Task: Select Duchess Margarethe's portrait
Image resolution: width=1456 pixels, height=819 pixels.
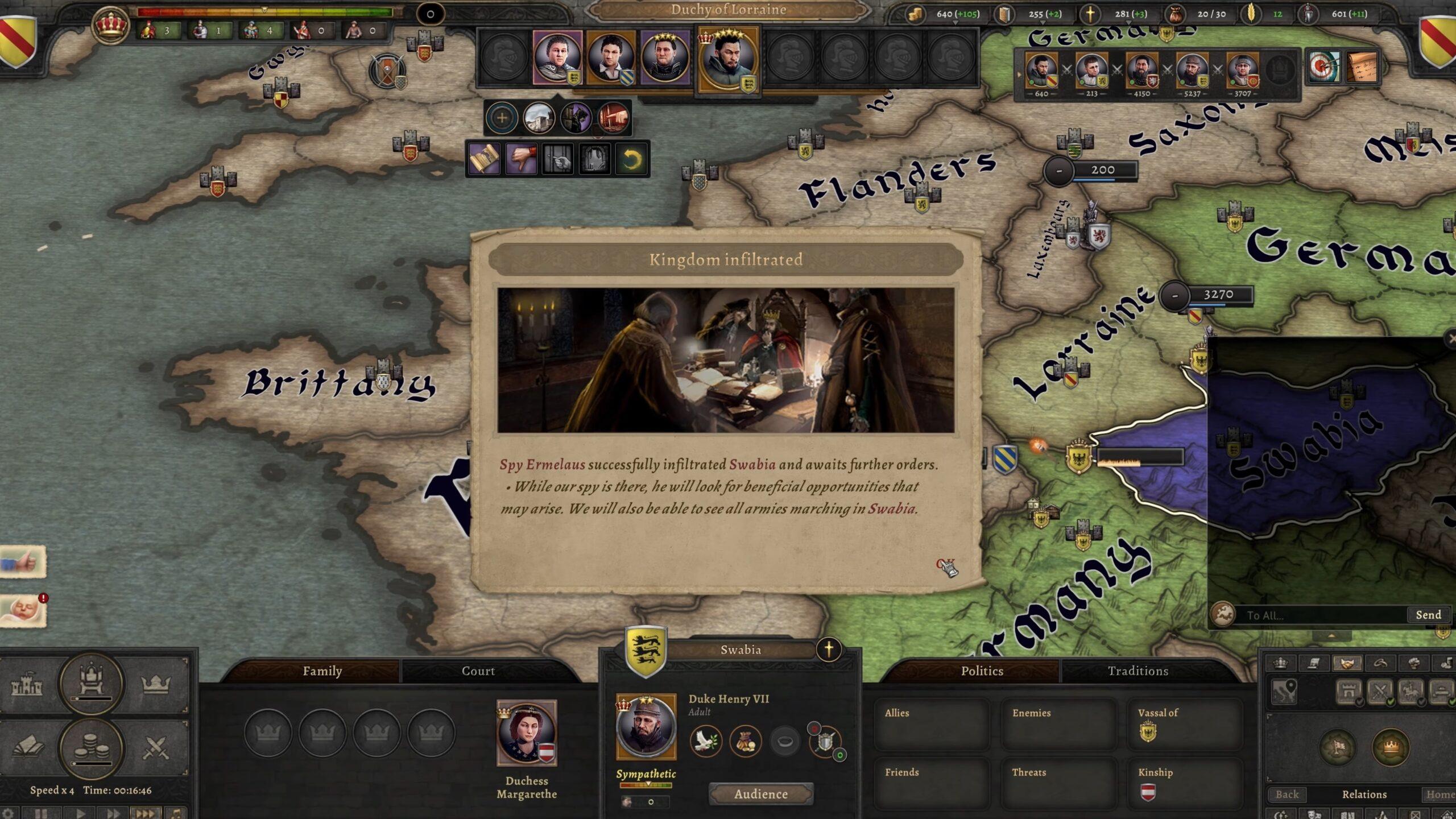Action: 527,733
